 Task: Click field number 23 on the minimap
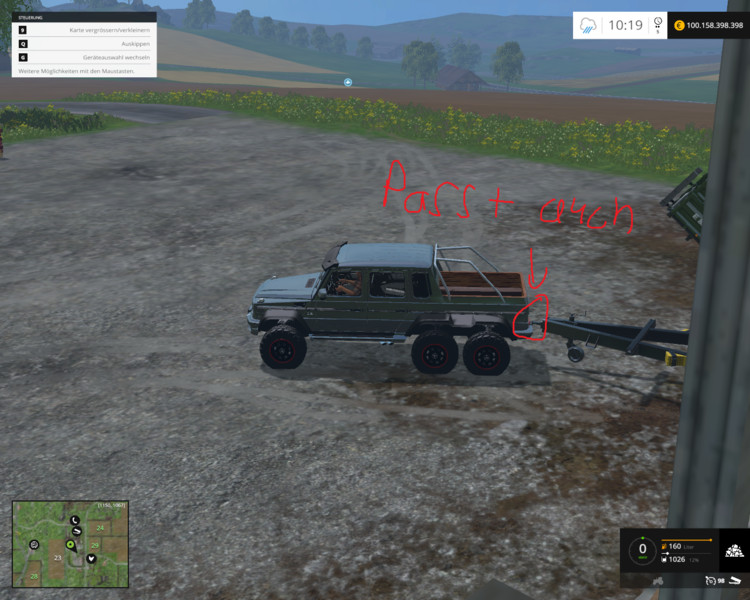pyautogui.click(x=58, y=557)
